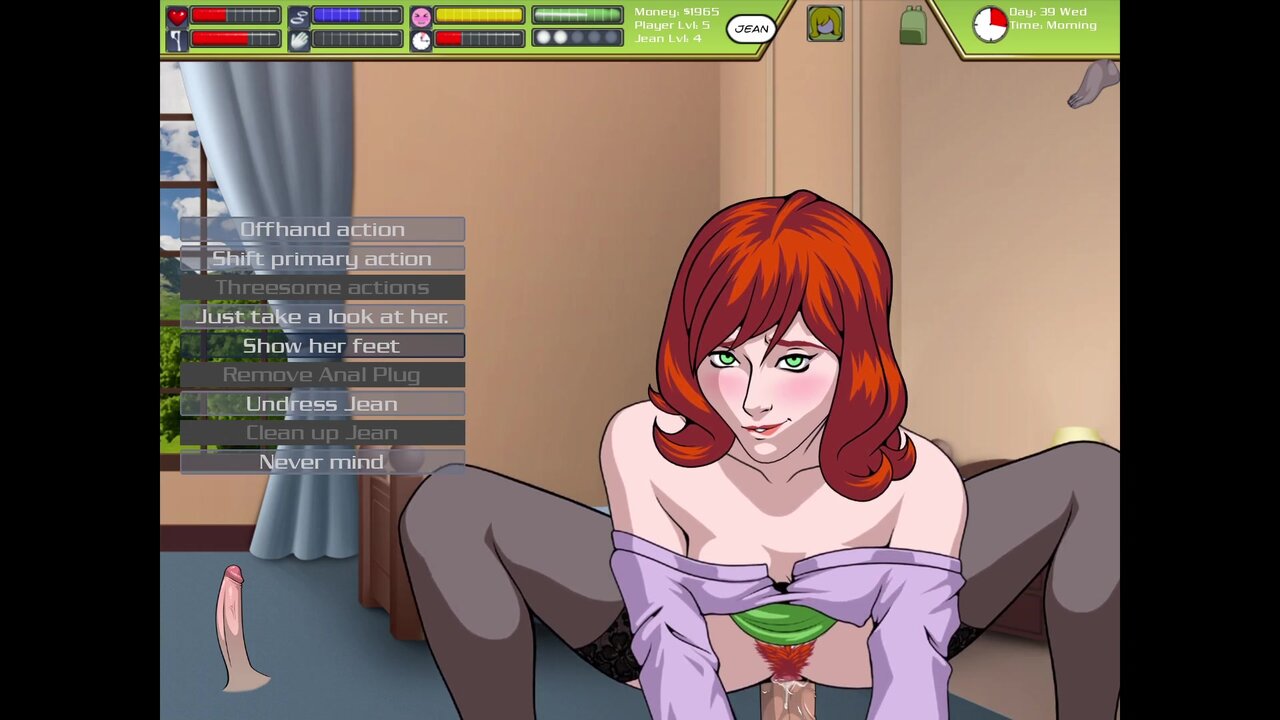This screenshot has width=1280, height=720.
Task: Choose the 'Show her feet' option
Action: tap(322, 345)
